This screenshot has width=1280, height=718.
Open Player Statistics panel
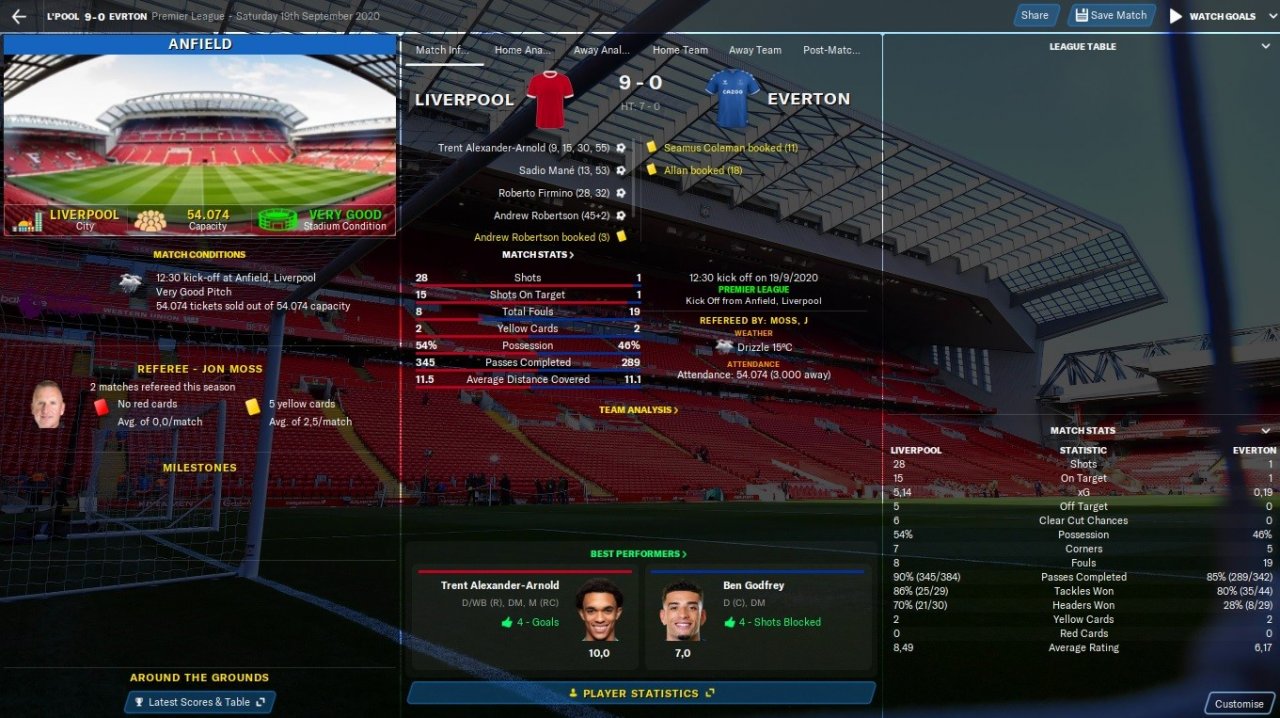[641, 693]
